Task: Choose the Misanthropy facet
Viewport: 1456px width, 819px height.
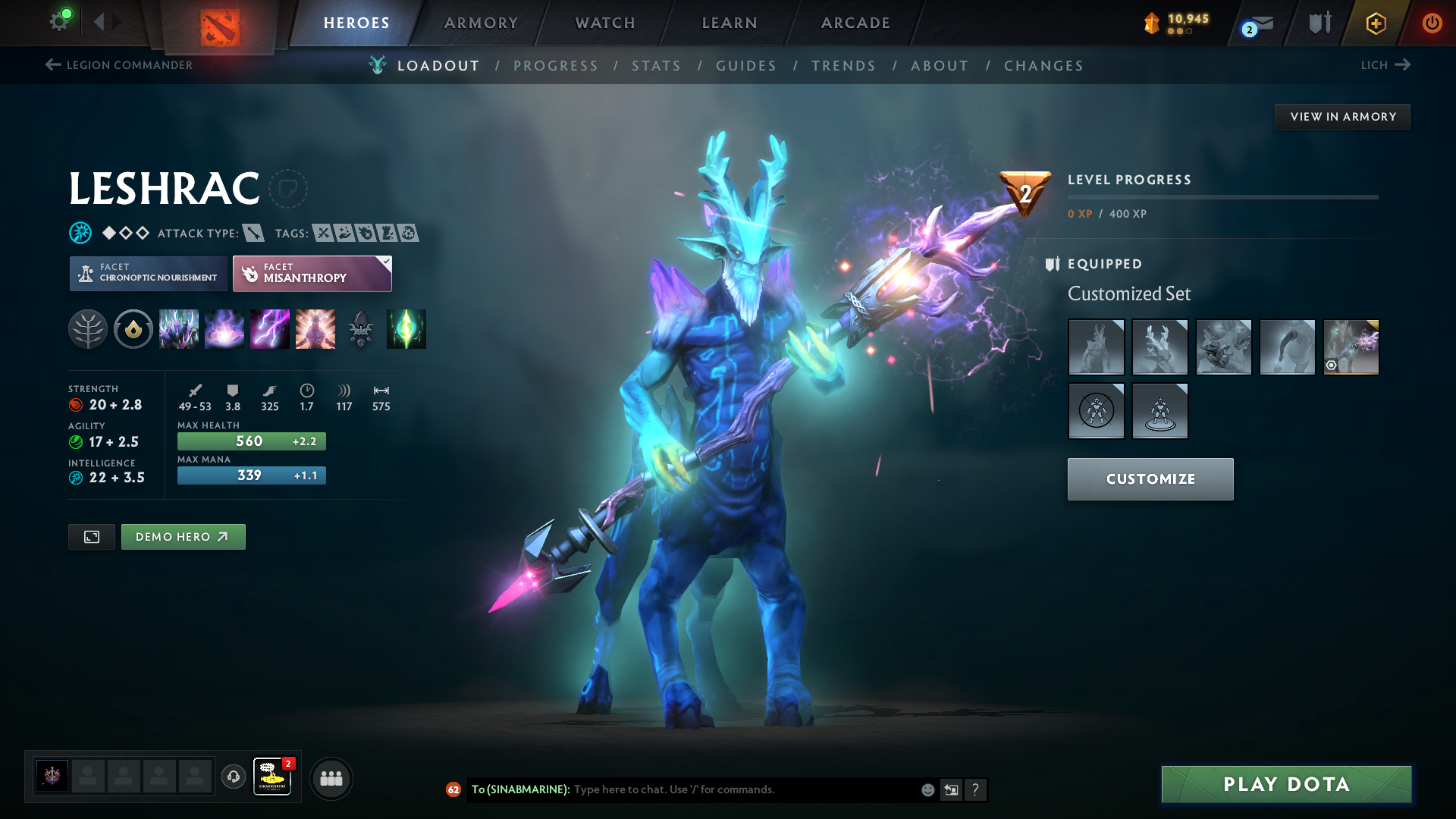Action: pyautogui.click(x=312, y=273)
